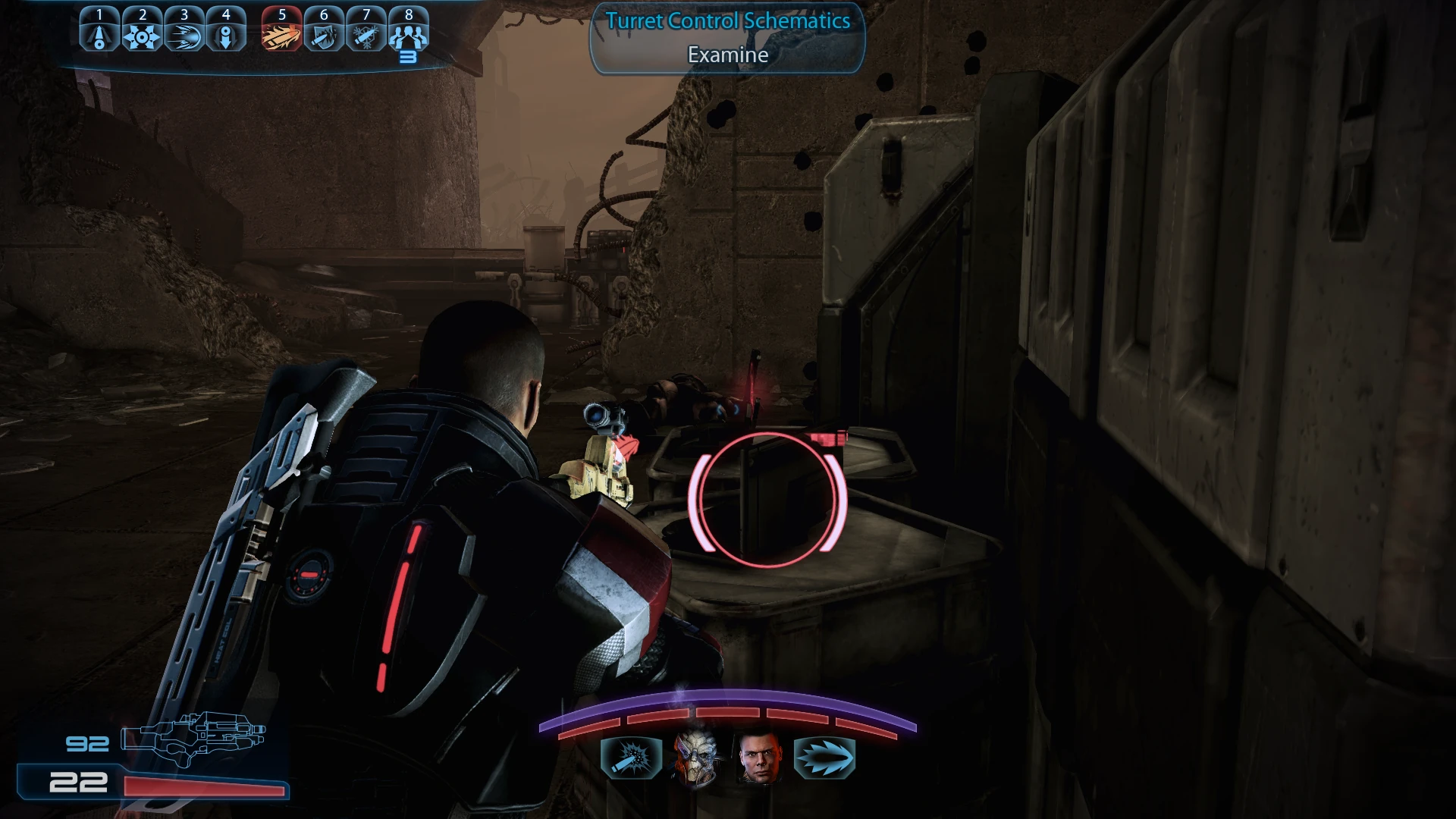Image resolution: width=1456 pixels, height=819 pixels.
Task: Expand the grenade count badge under slot 8
Action: [x=409, y=55]
